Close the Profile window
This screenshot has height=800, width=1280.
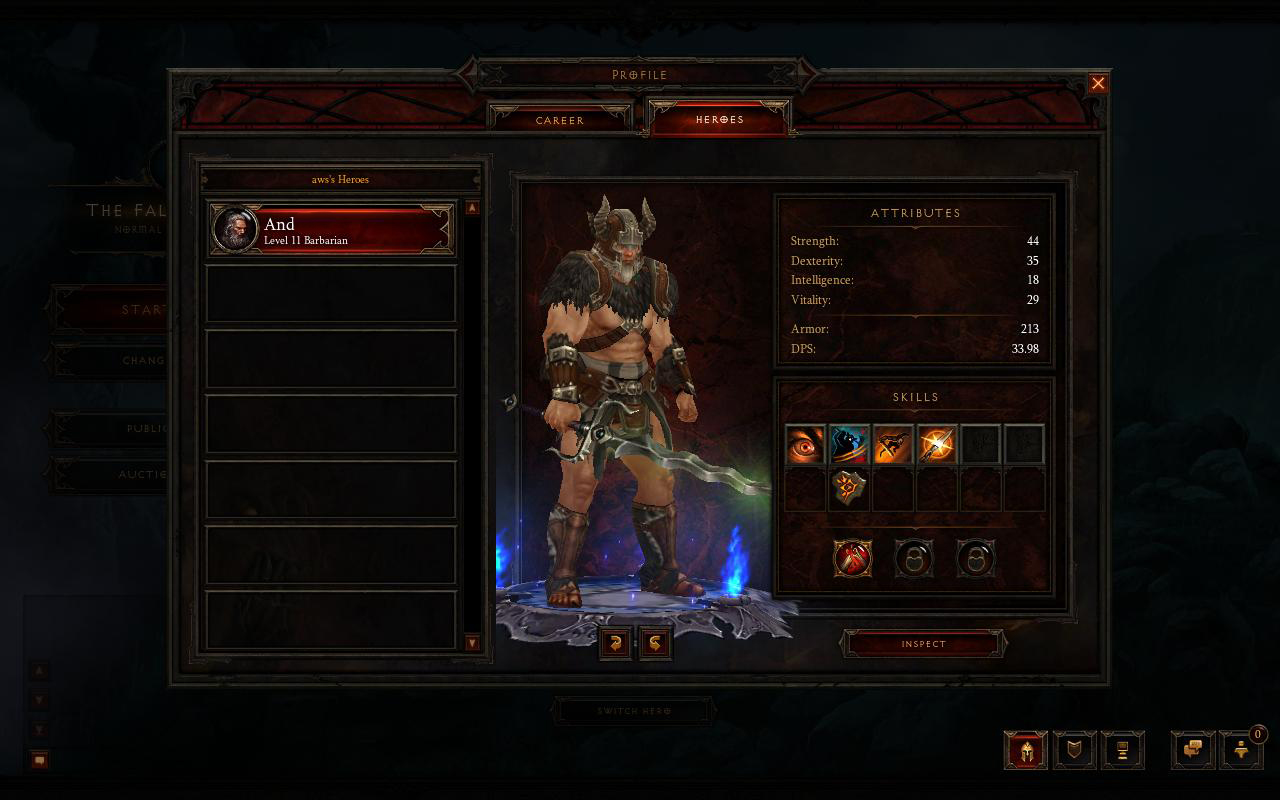click(1098, 83)
